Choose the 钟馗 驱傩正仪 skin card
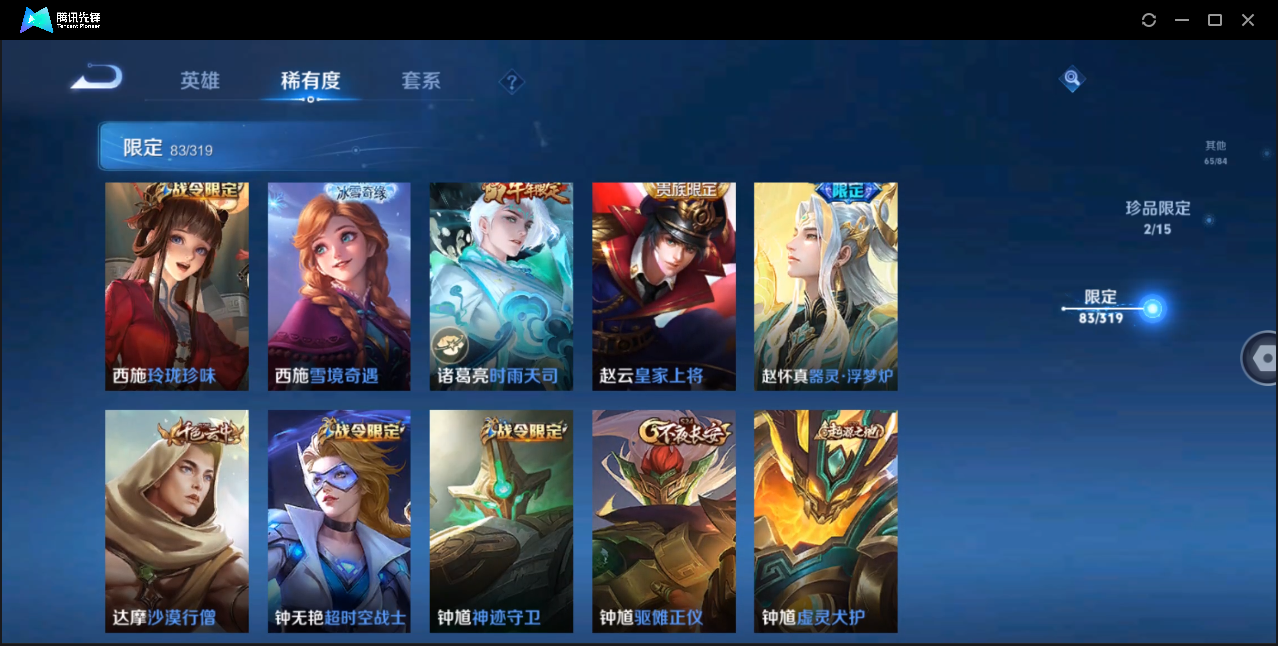 (663, 521)
